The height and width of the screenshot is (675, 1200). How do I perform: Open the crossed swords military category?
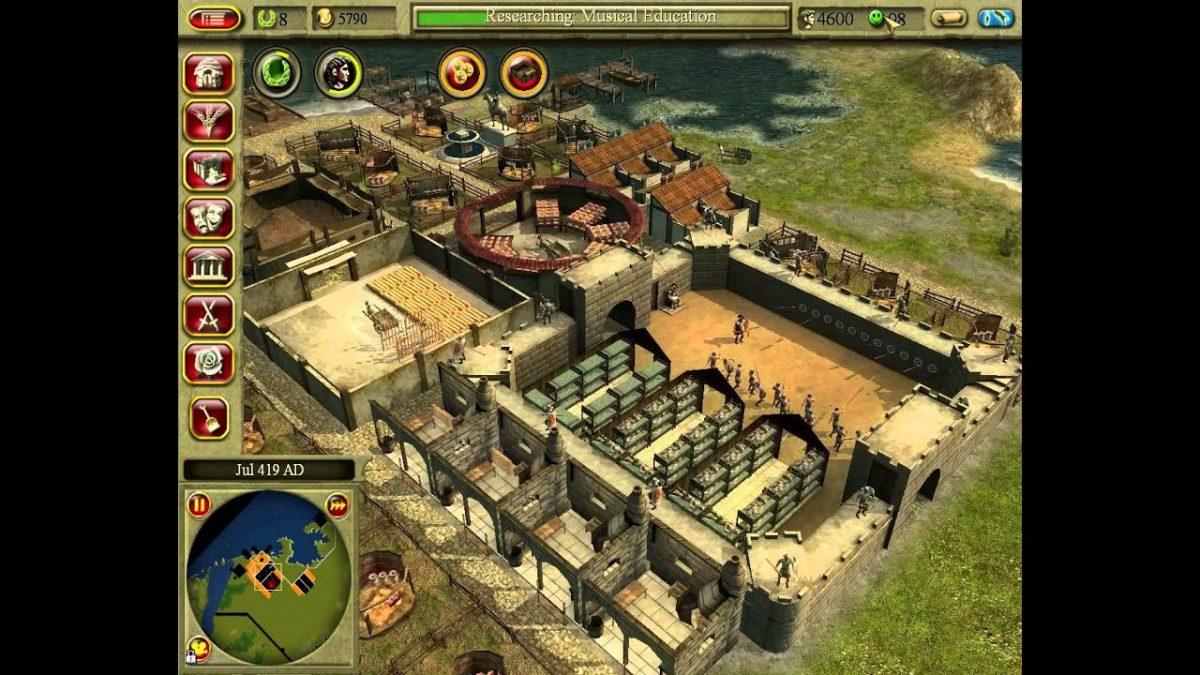coord(208,314)
